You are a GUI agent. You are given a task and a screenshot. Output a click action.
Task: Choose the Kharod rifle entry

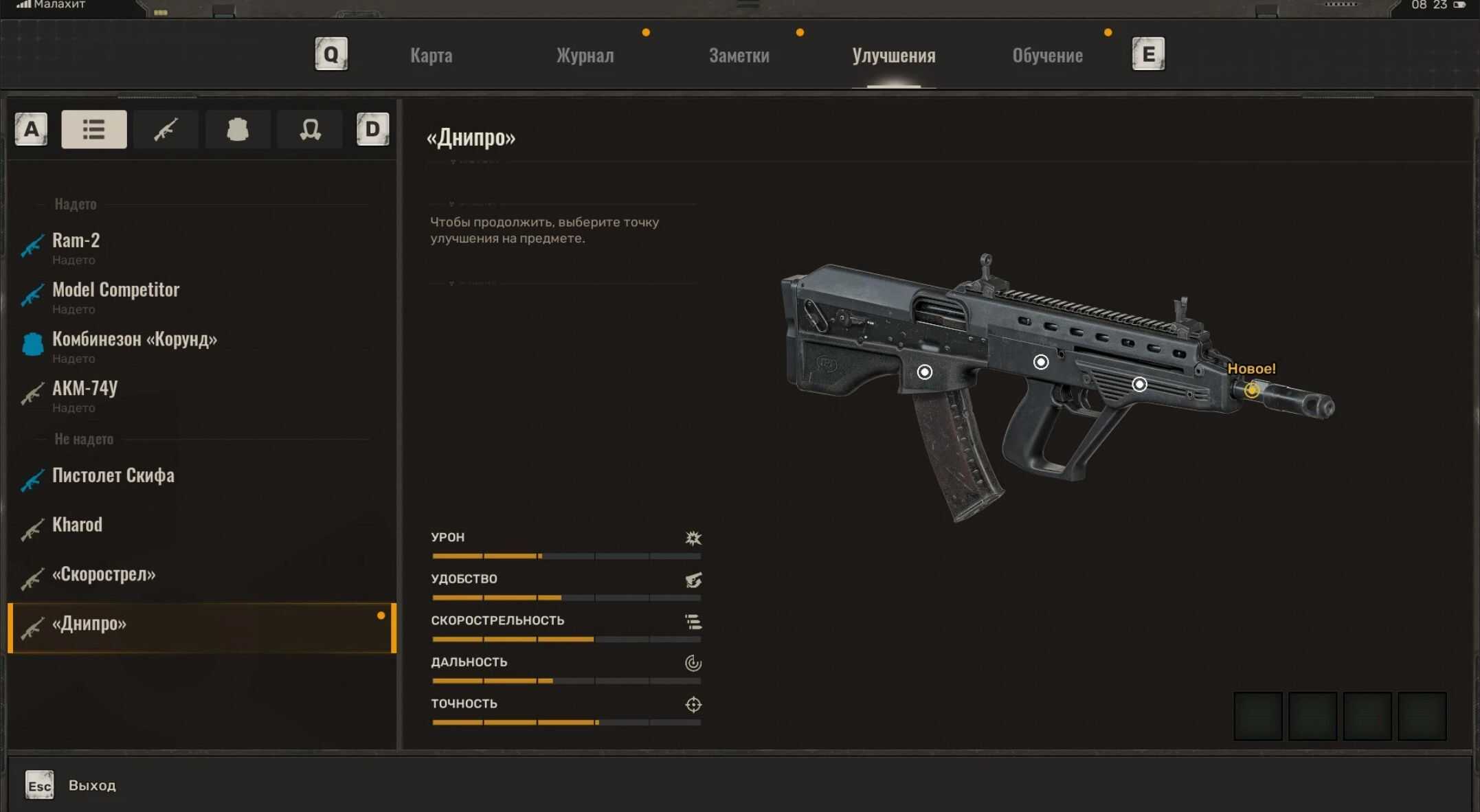coord(77,526)
